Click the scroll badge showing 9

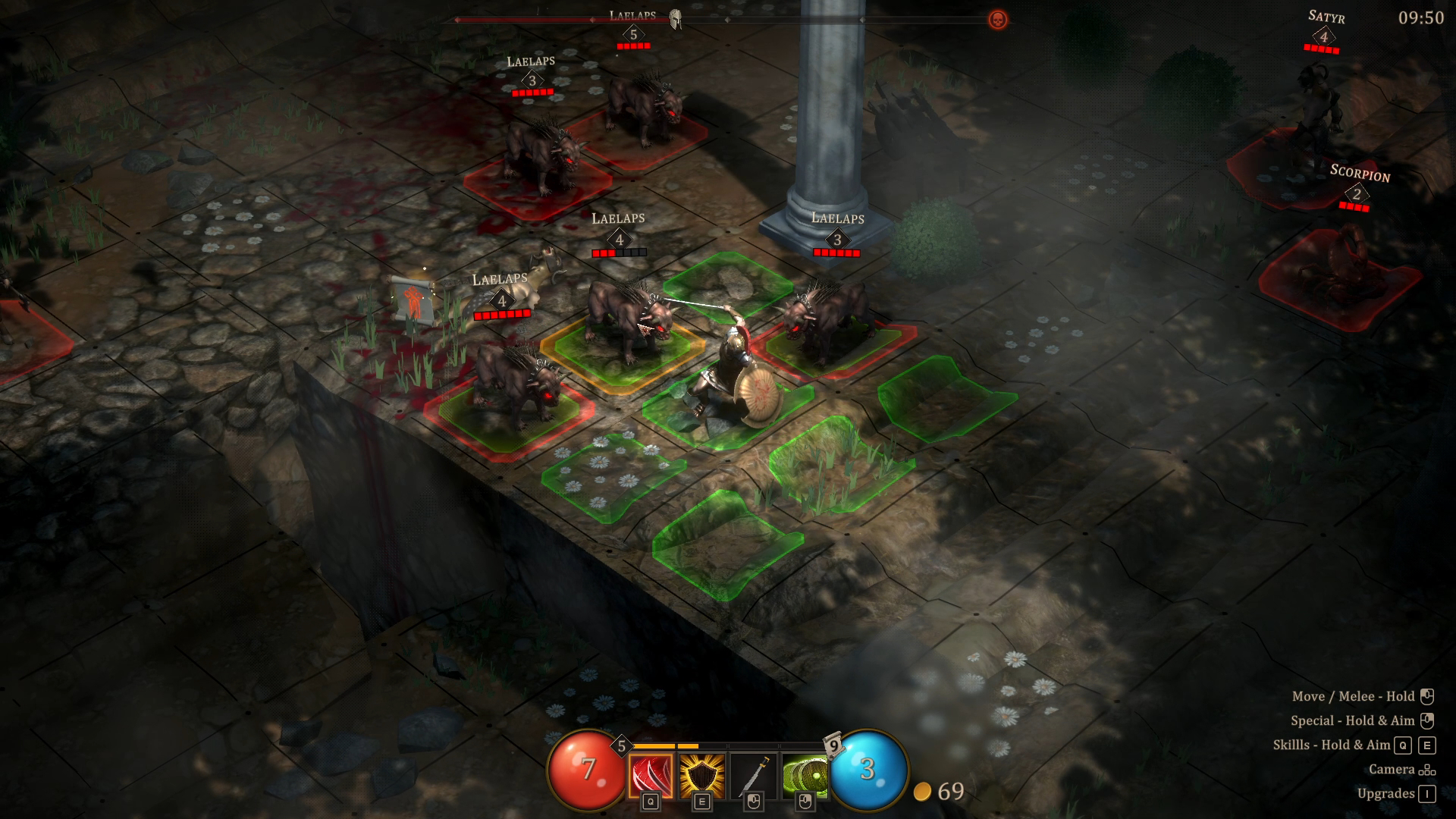833,746
